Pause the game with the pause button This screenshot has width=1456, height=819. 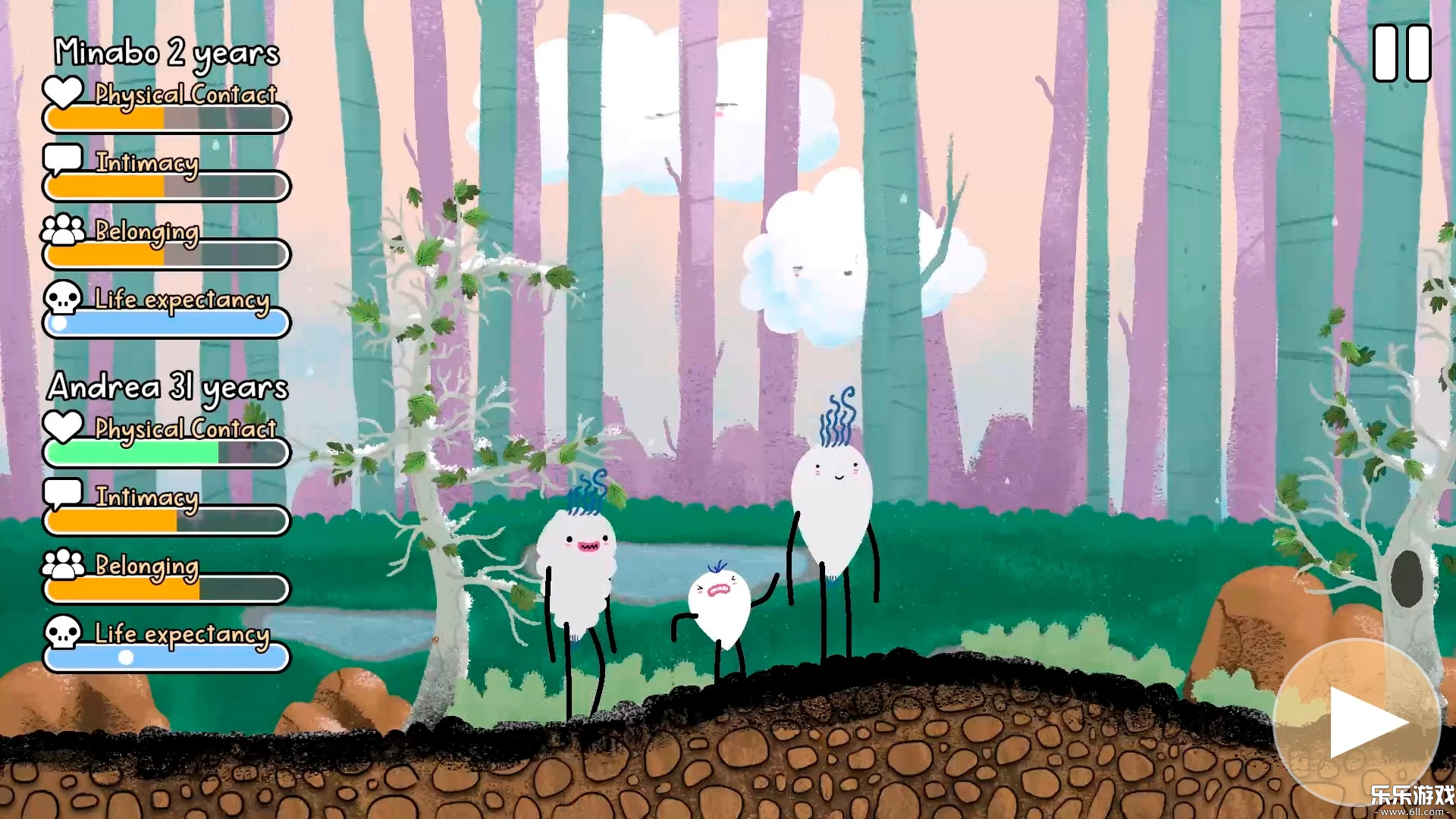coord(1401,53)
